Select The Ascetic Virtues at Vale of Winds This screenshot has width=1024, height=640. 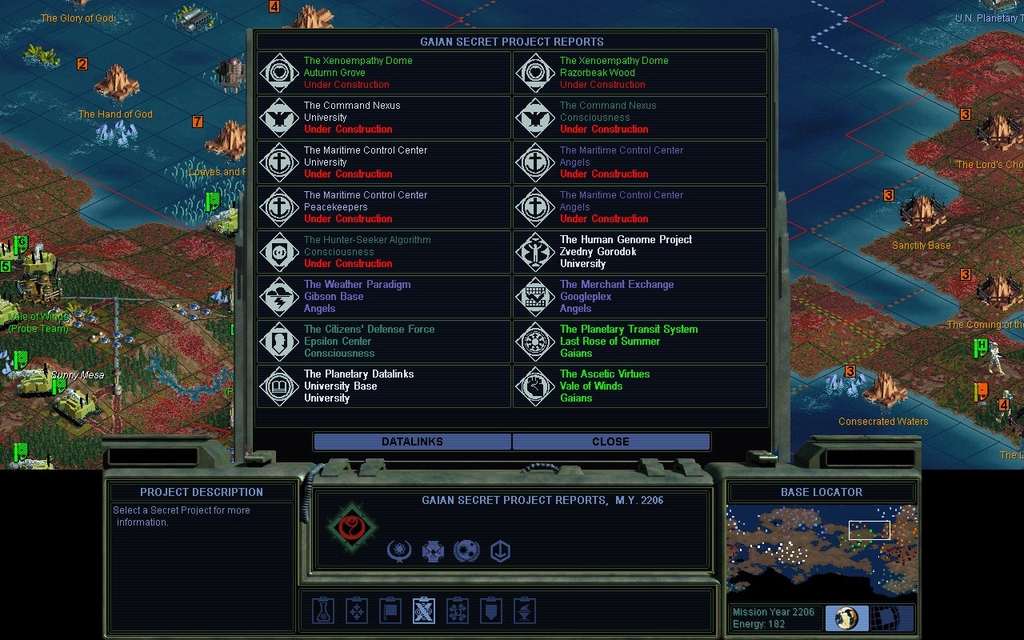pos(640,386)
